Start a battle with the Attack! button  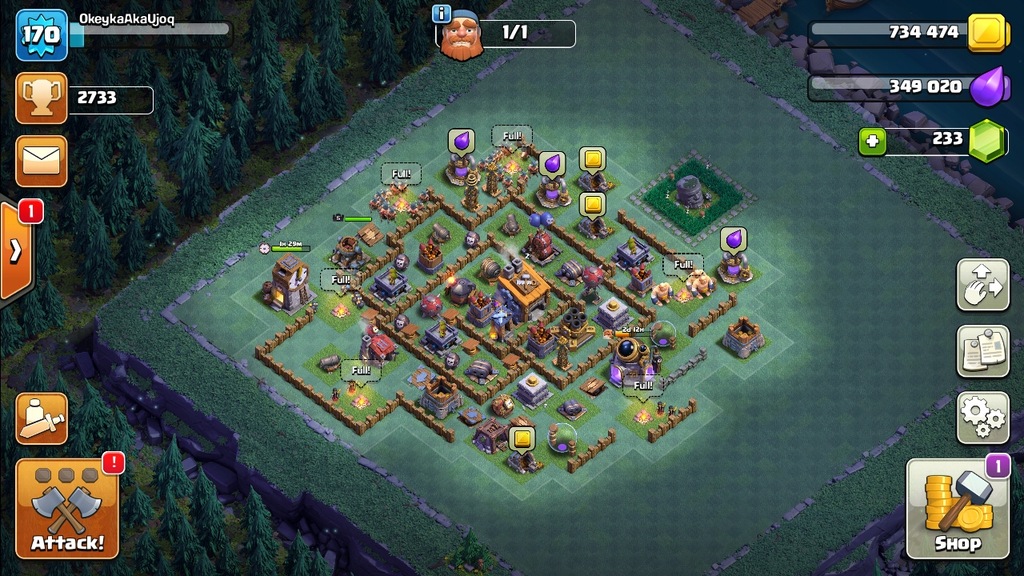tap(67, 508)
